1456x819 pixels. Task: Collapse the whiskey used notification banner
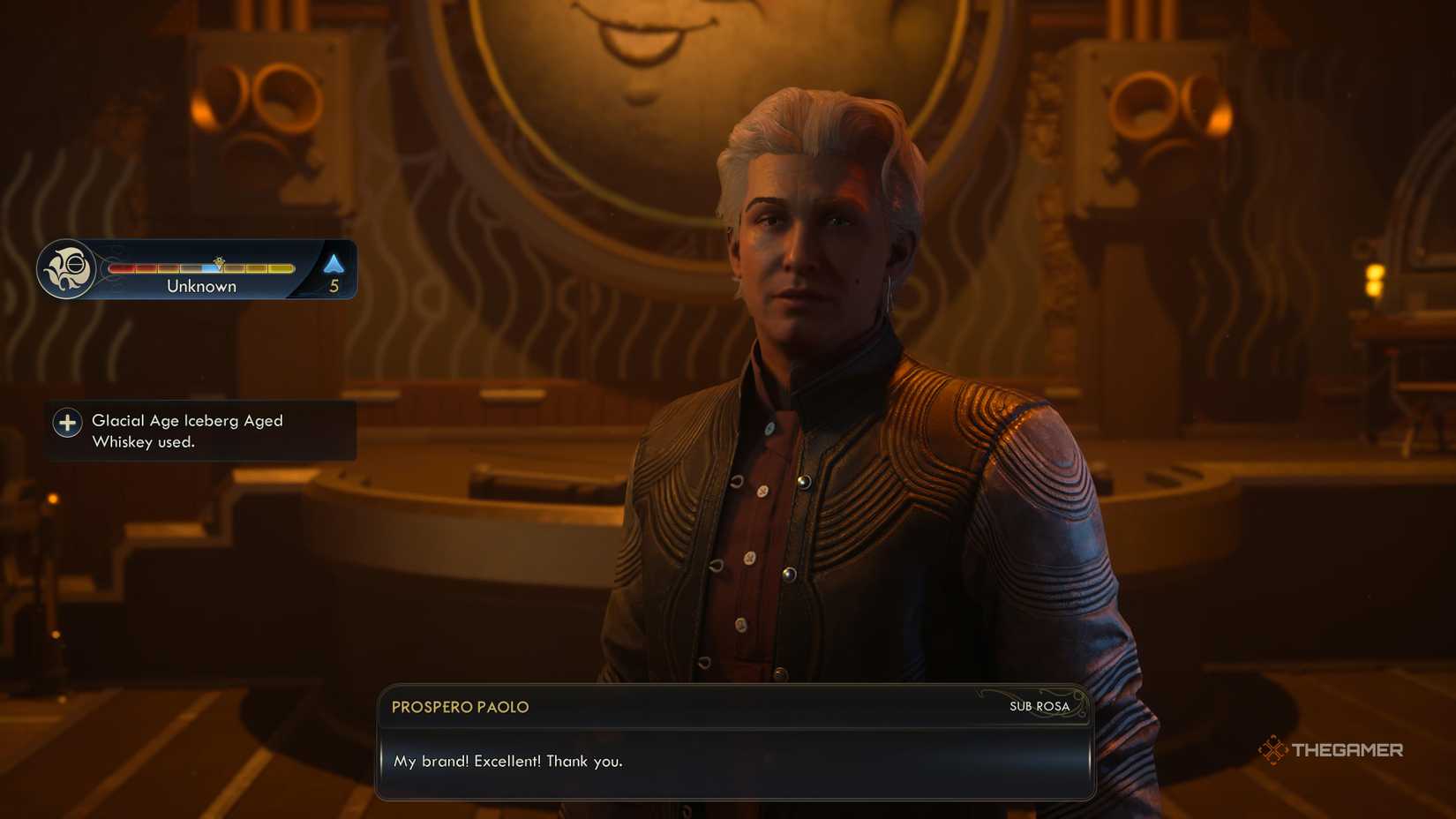[x=199, y=431]
